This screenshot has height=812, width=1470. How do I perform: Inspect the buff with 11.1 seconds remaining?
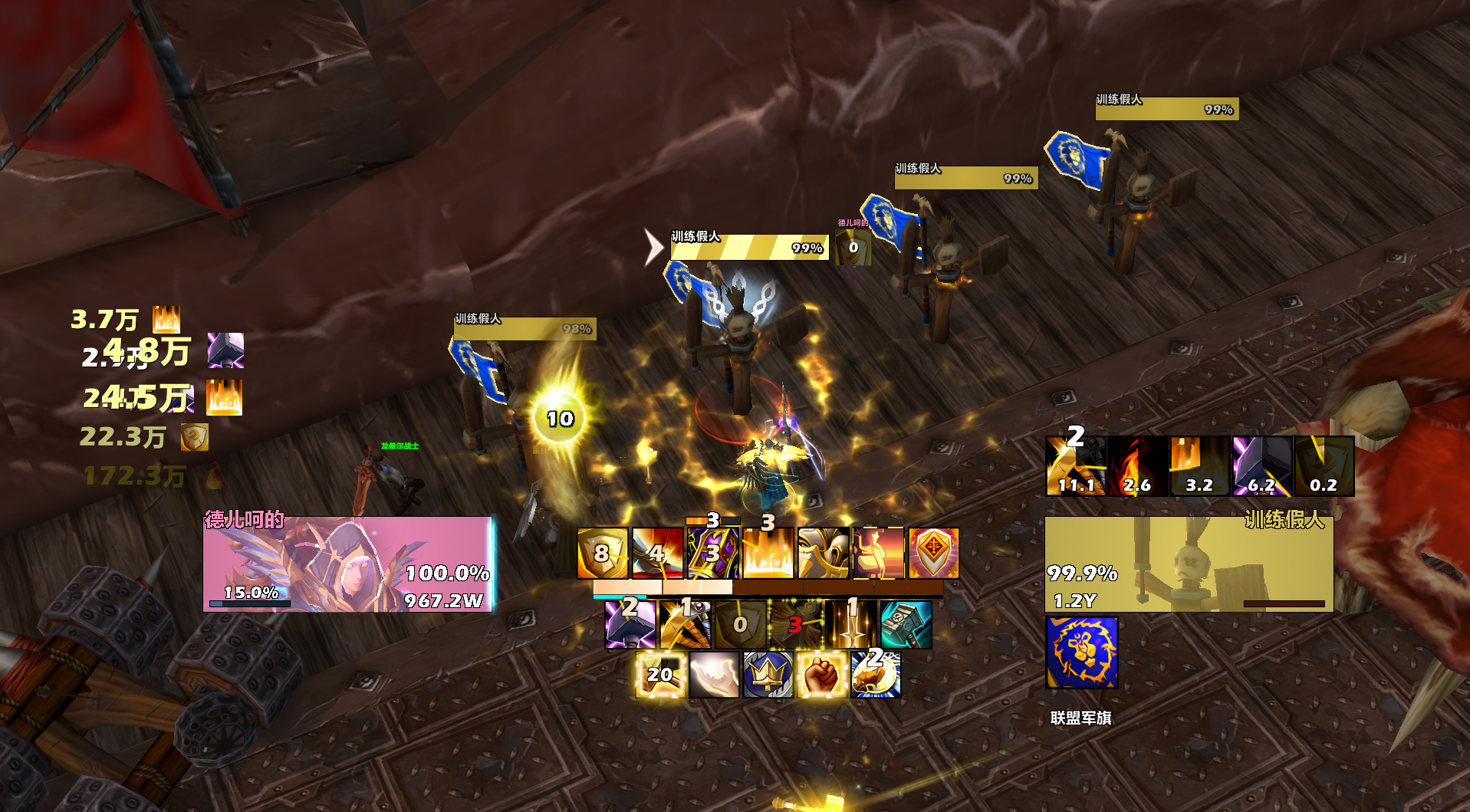point(1075,464)
